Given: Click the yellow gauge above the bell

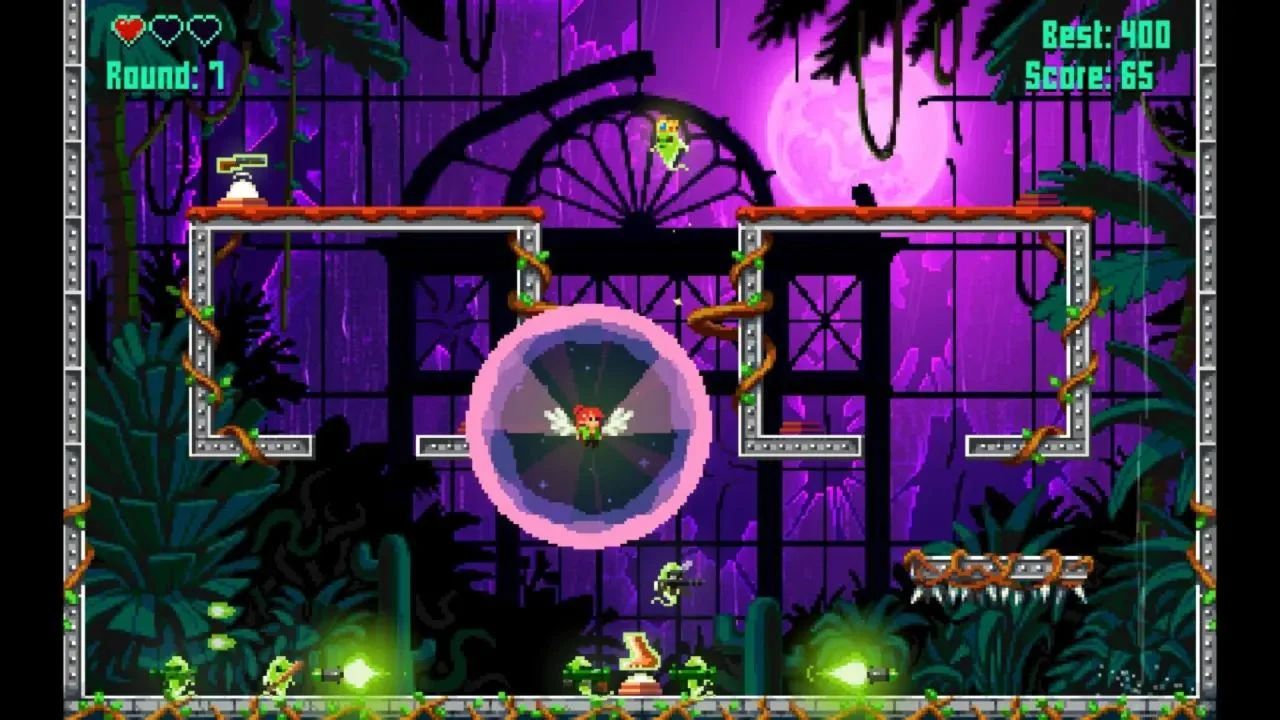Looking at the screenshot, I should 243,162.
